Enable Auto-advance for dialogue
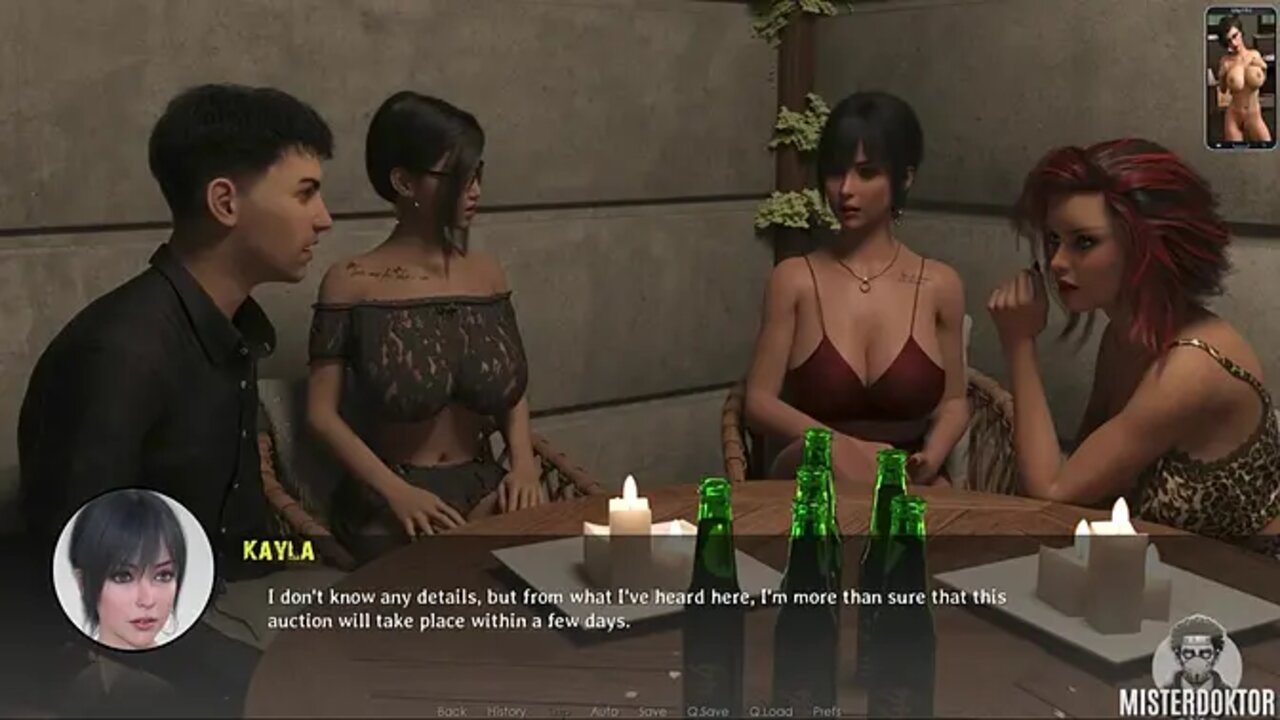This screenshot has width=1280, height=720. [604, 711]
